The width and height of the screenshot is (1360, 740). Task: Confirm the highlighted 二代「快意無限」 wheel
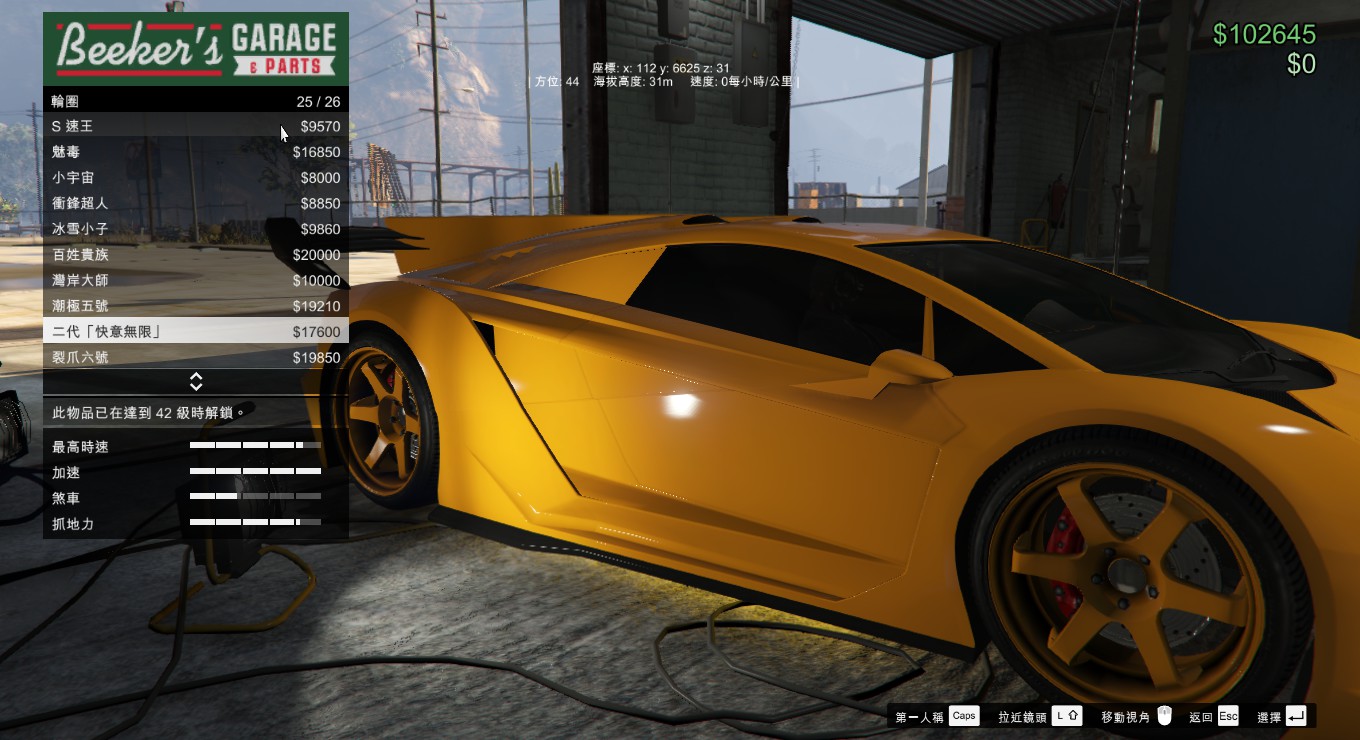[195, 332]
